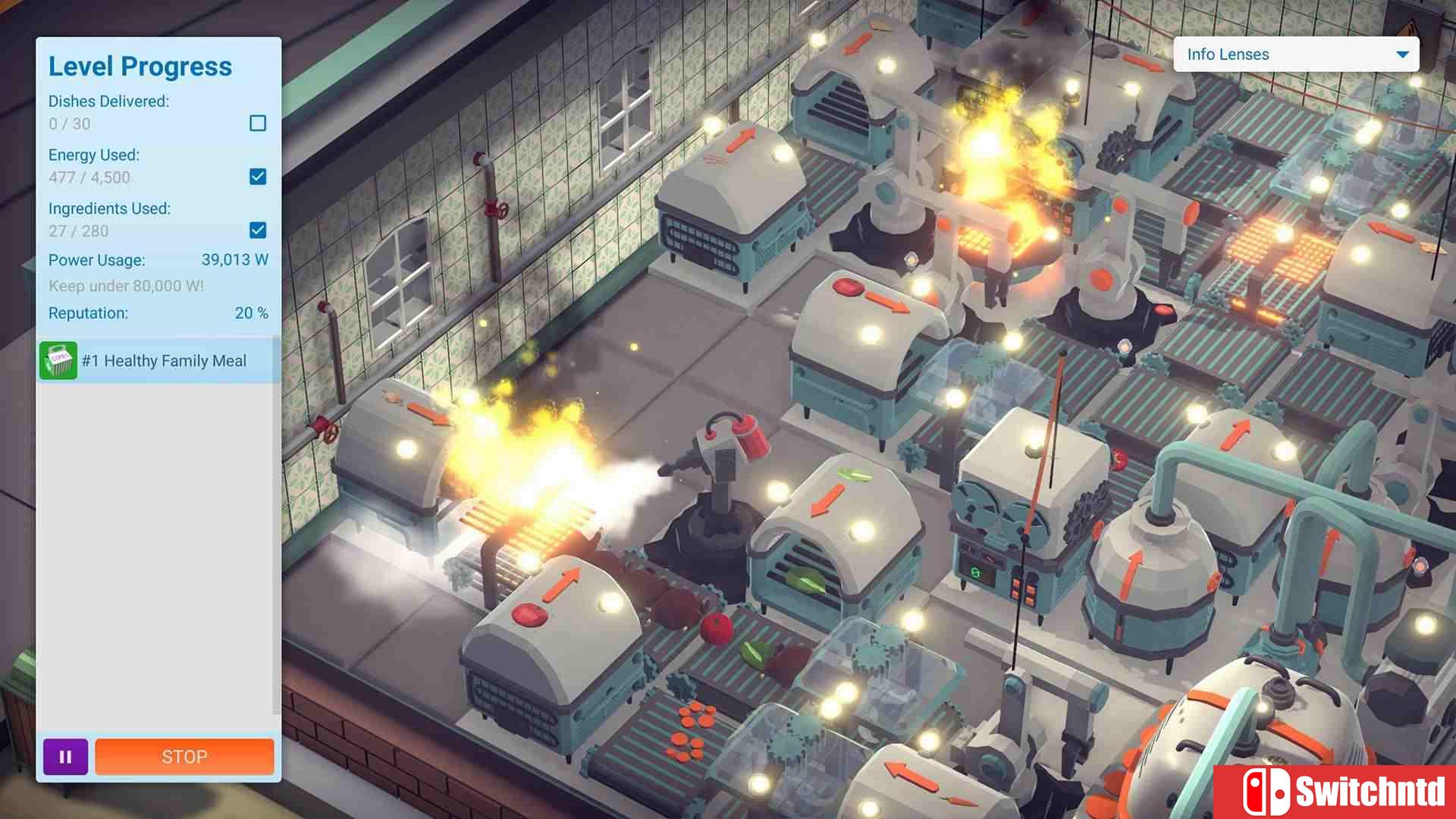The height and width of the screenshot is (819, 1456).
Task: Uncheck the Ingredients Used checkbox
Action: click(x=257, y=231)
